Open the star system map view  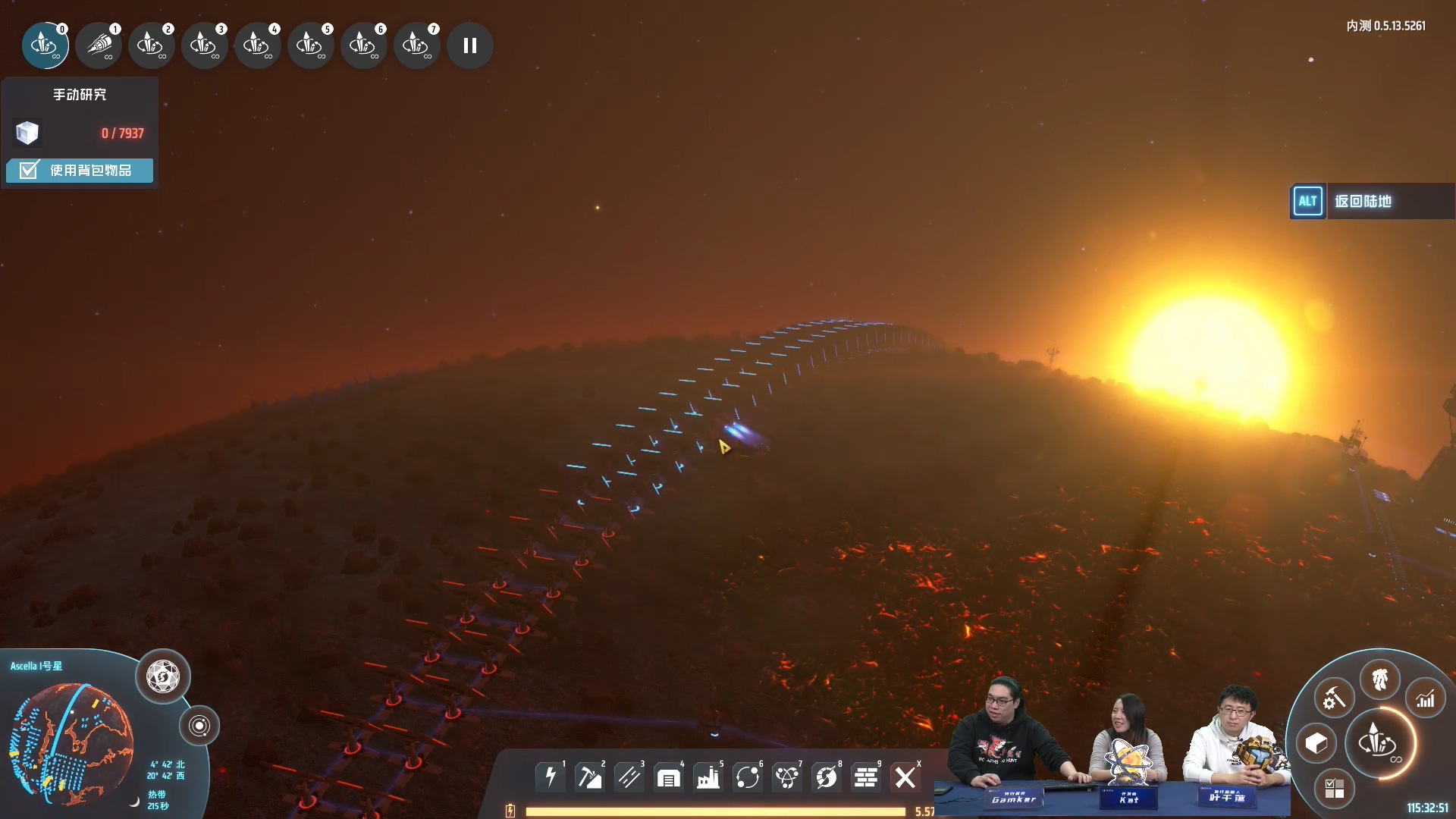click(199, 726)
